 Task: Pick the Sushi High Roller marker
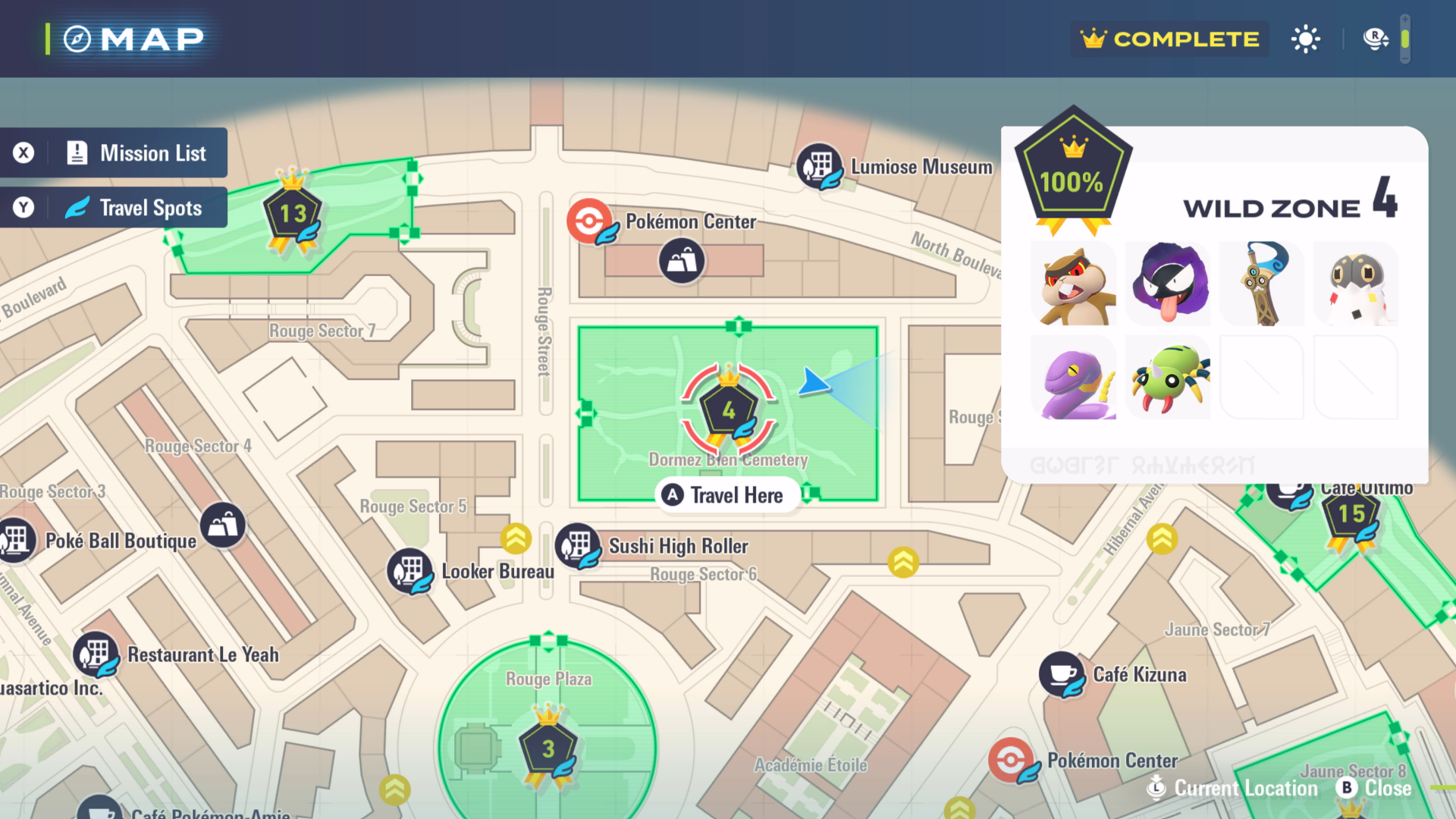[578, 546]
